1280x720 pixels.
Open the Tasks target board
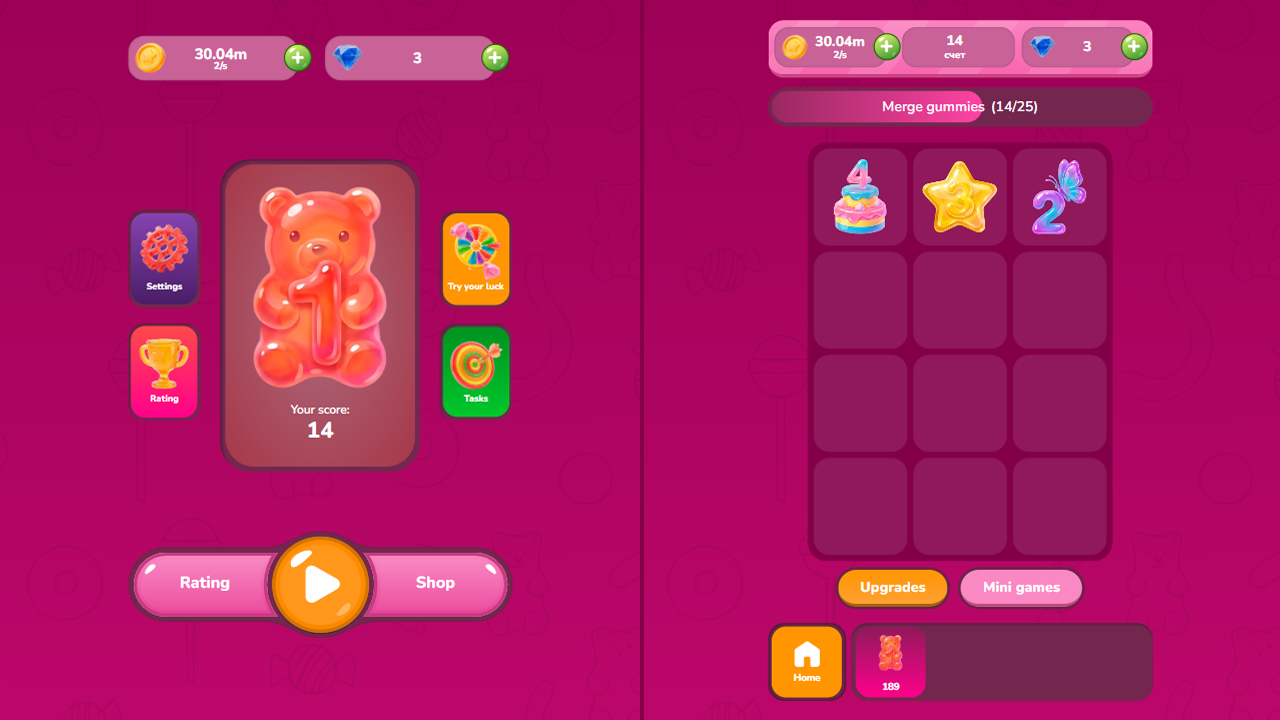point(476,371)
